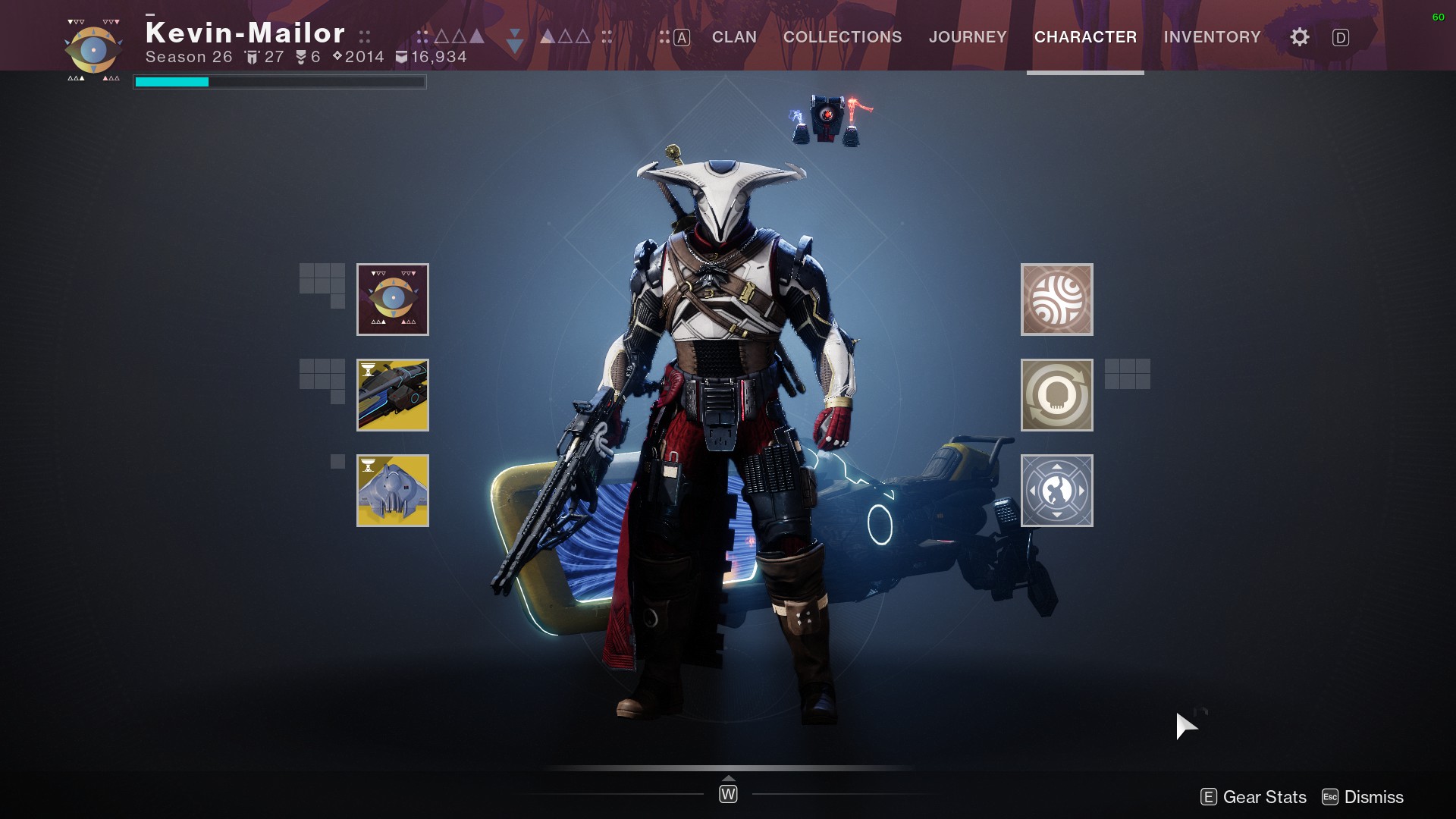Select the Character tab
Screen dimensions: 1456x819
click(1084, 37)
